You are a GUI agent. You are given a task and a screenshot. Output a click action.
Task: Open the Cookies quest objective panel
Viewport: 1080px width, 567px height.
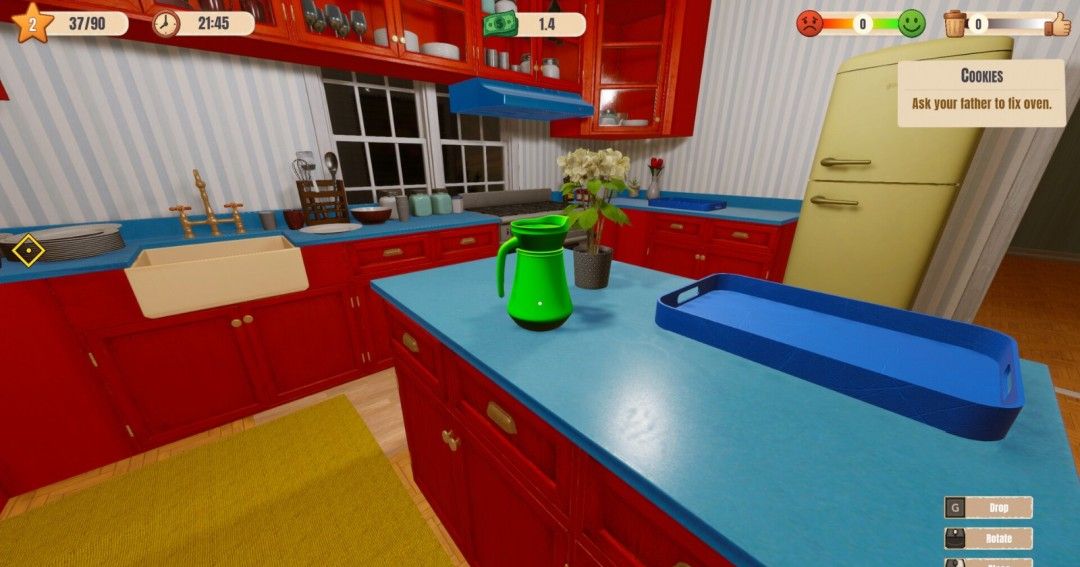click(980, 92)
